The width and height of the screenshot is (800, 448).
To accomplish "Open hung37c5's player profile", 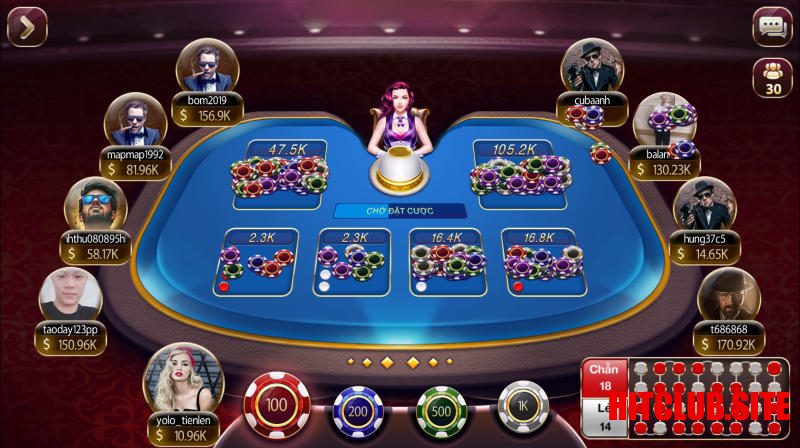I will [x=705, y=207].
